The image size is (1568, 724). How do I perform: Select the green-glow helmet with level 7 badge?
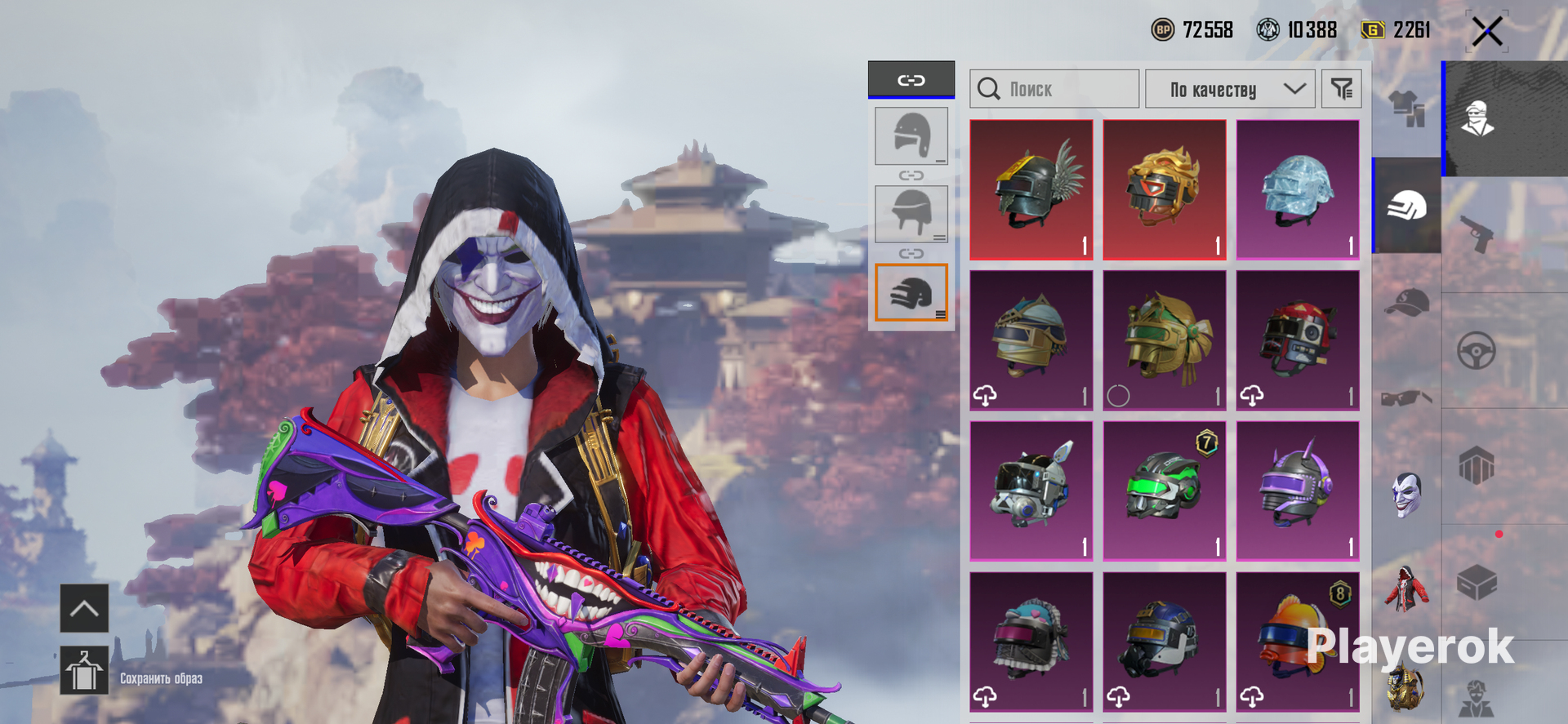tap(1165, 491)
